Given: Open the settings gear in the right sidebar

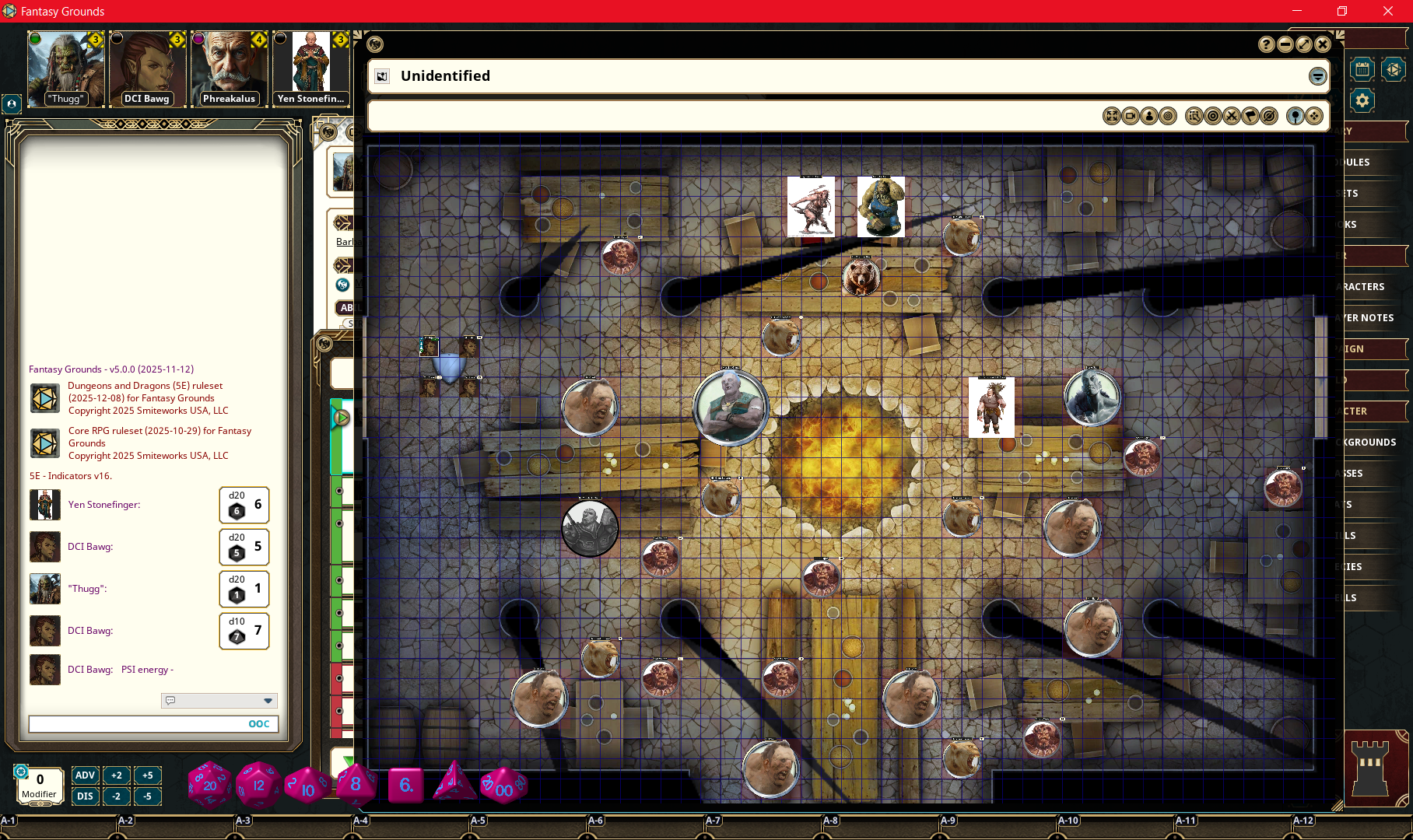Looking at the screenshot, I should (1362, 100).
